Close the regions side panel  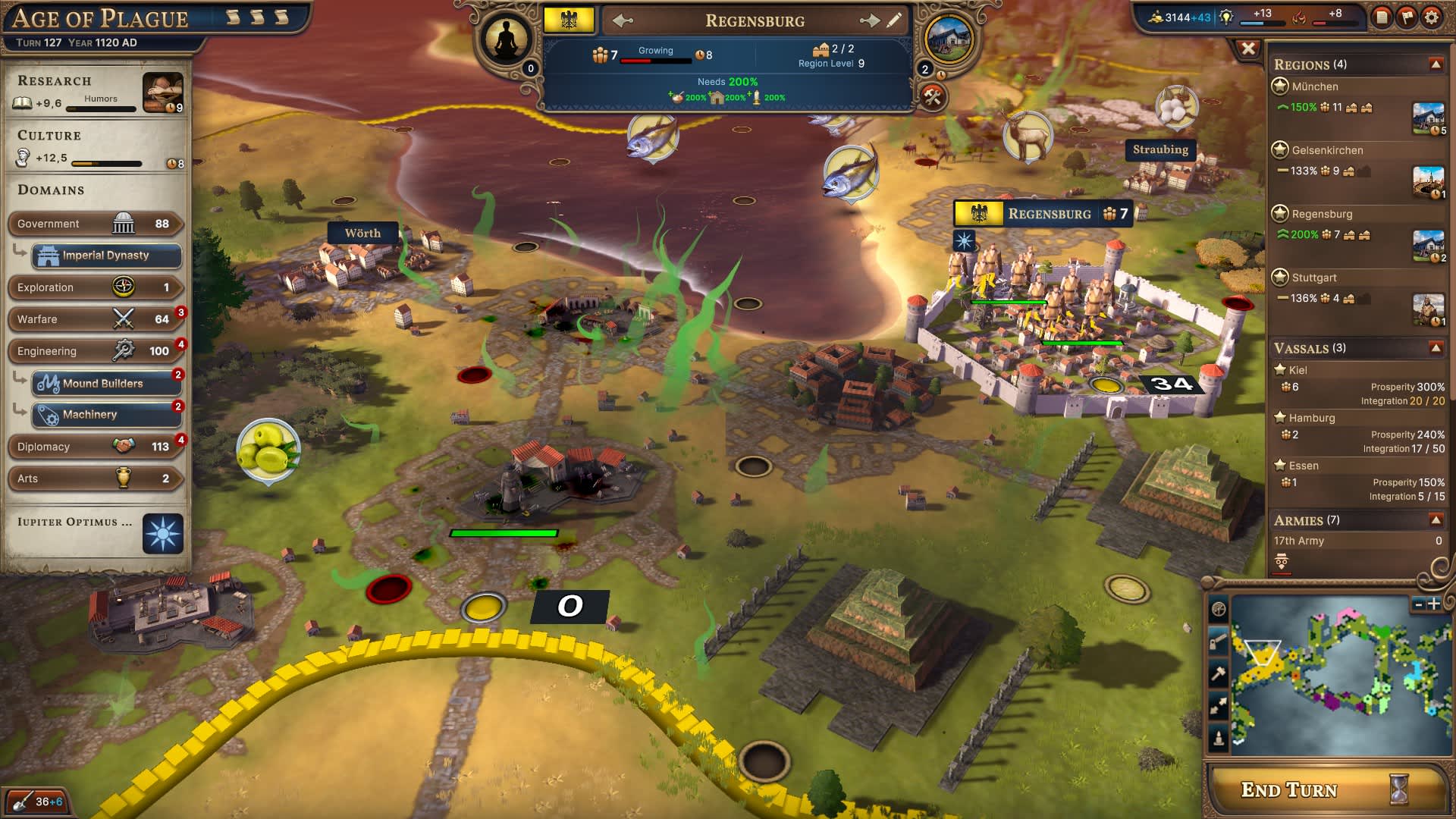1248,49
